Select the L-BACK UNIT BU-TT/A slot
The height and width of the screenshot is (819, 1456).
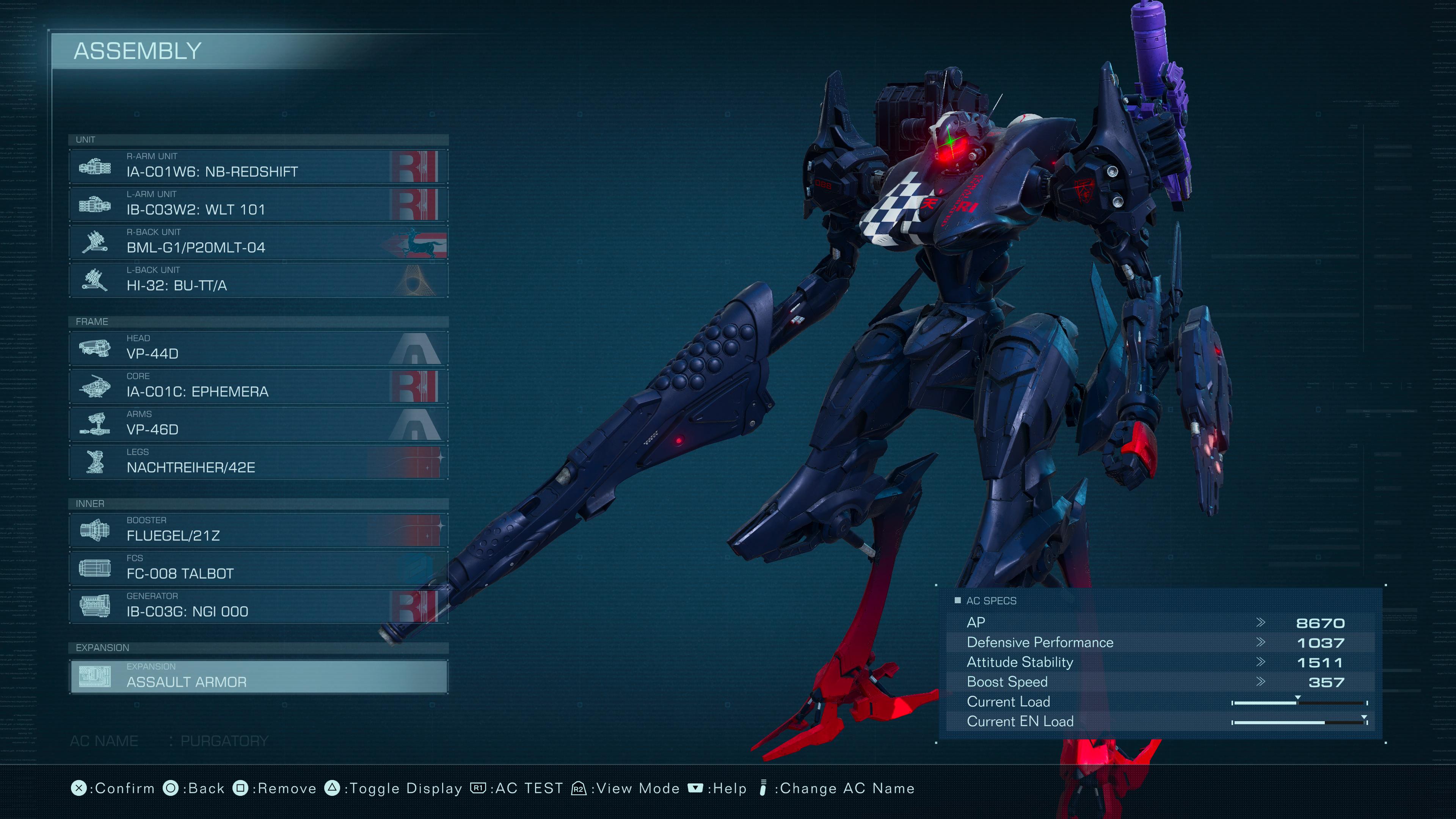click(x=258, y=280)
